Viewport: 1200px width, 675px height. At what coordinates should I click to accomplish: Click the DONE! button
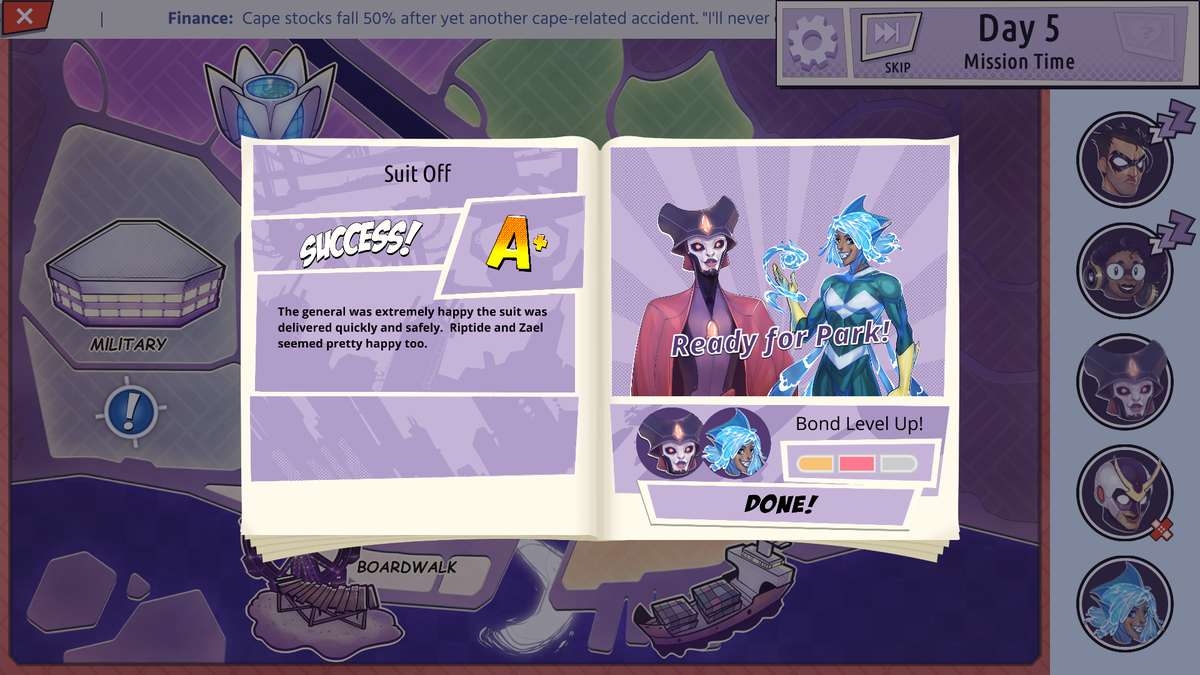(779, 504)
